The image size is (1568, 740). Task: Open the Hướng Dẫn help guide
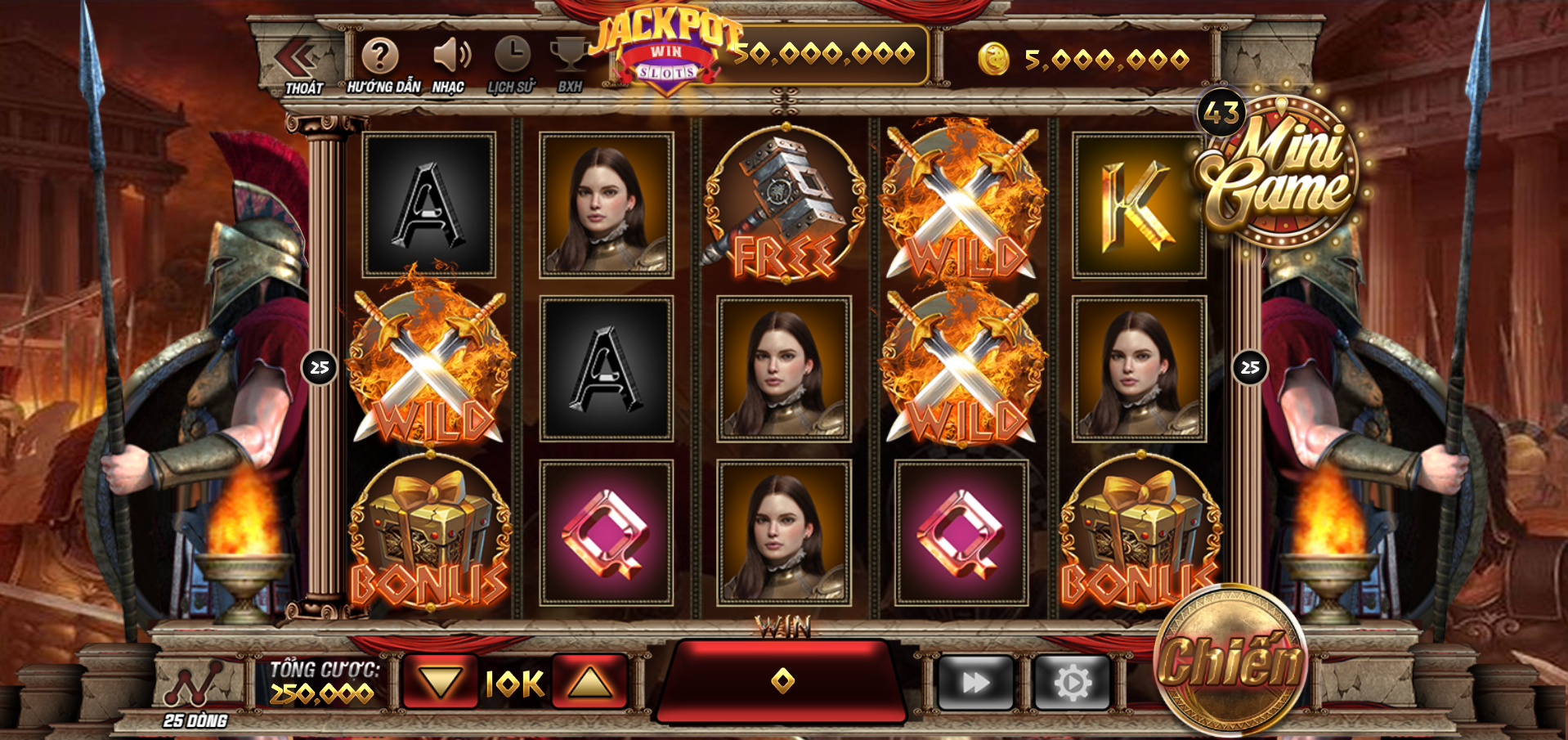point(380,57)
